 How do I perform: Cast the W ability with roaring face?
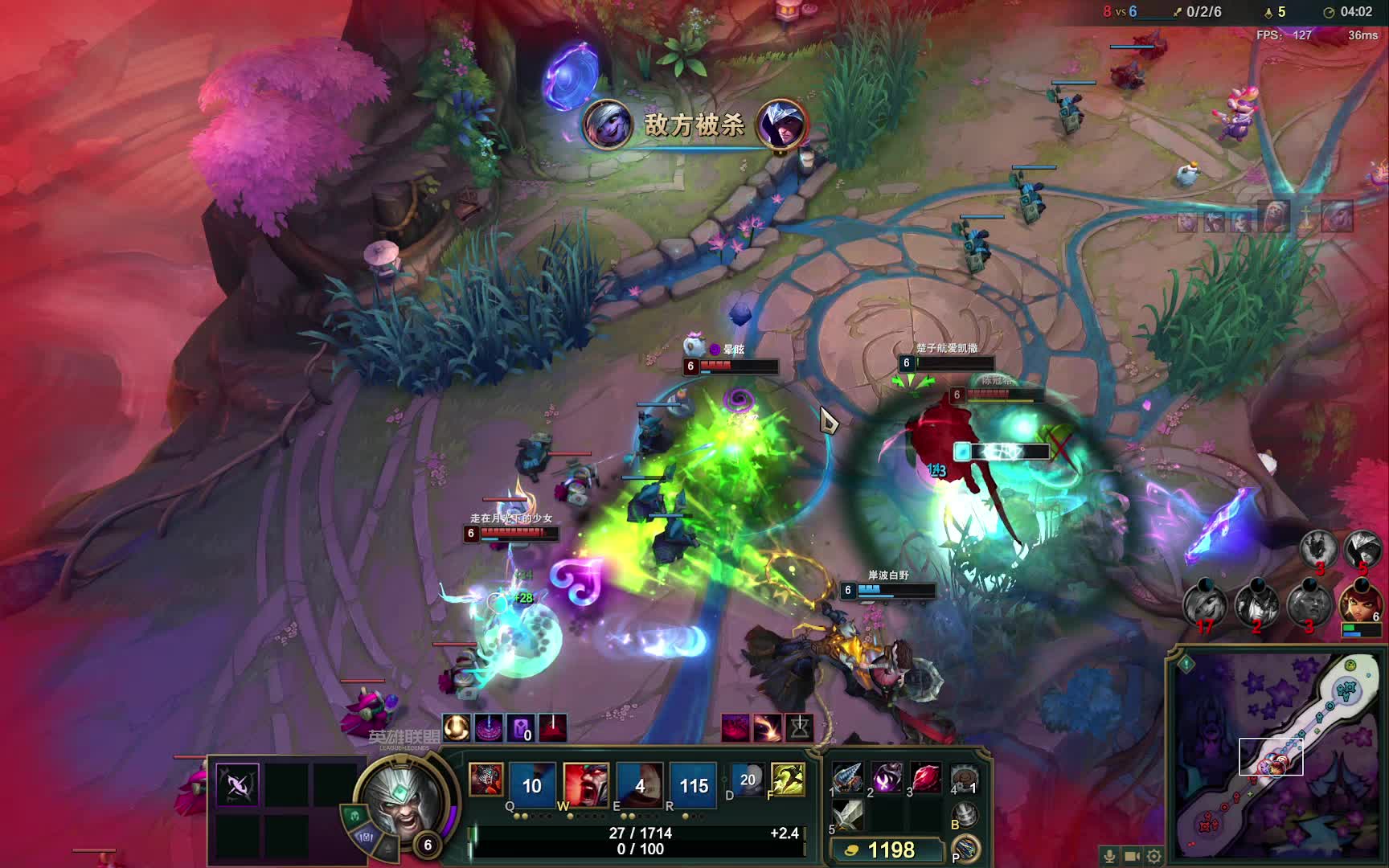click(586, 784)
